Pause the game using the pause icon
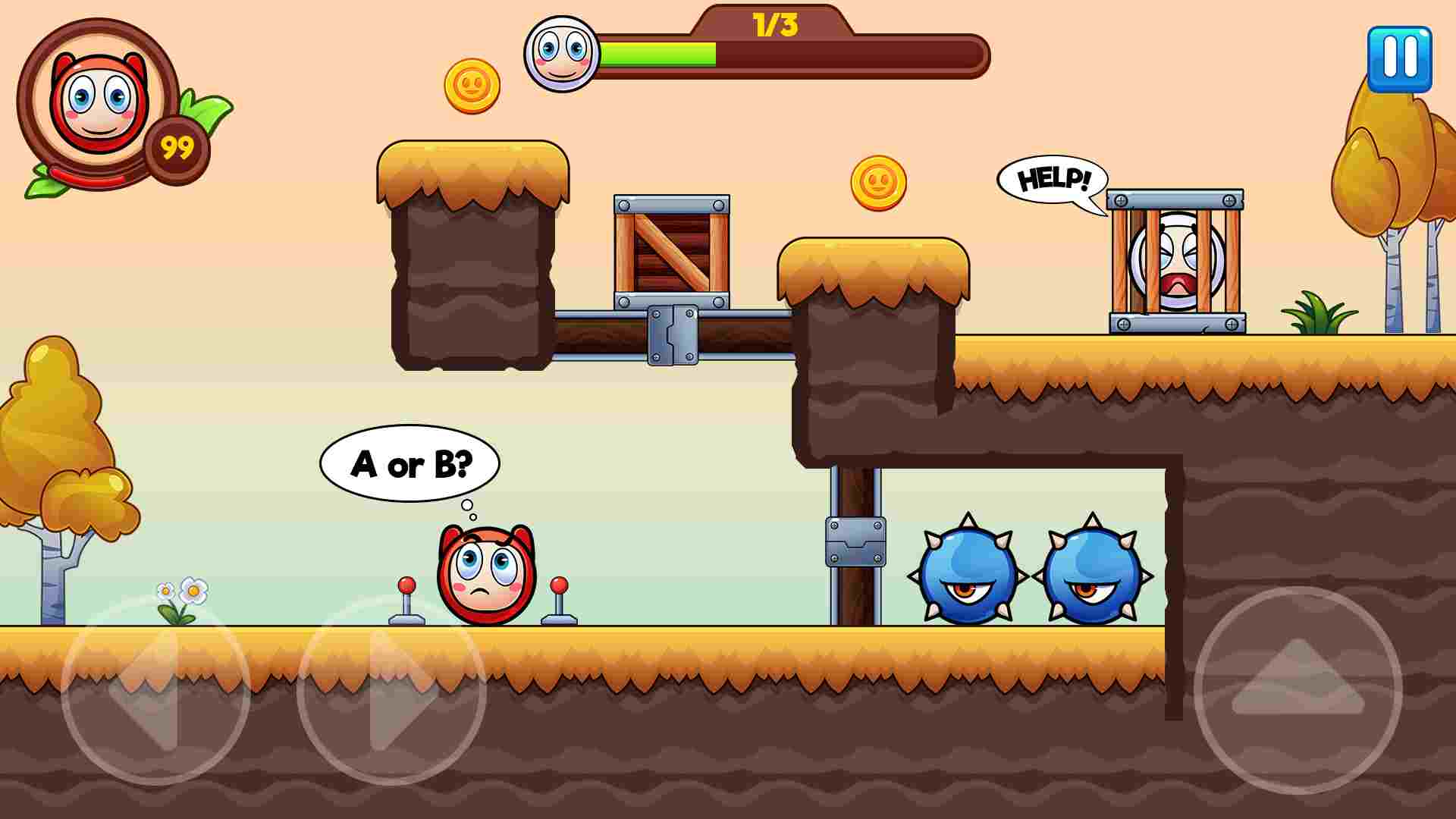 pos(1399,57)
